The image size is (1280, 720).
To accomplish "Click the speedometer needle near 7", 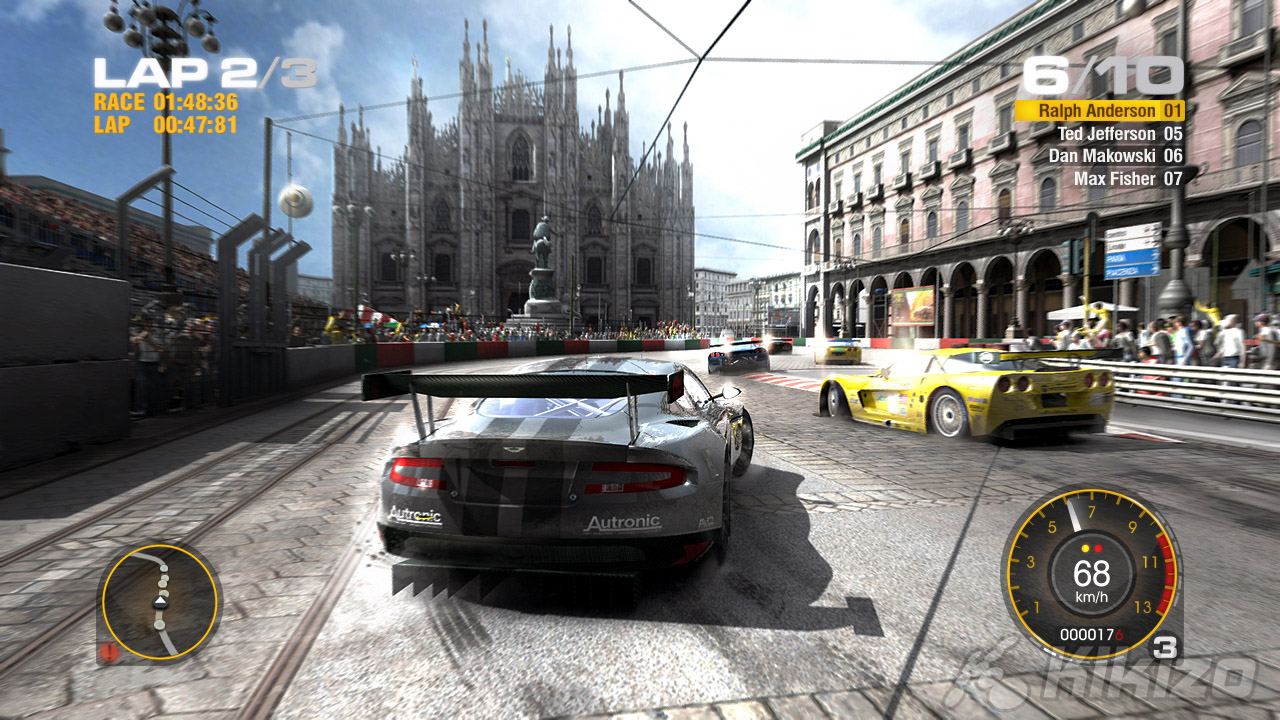I will pyautogui.click(x=1074, y=516).
